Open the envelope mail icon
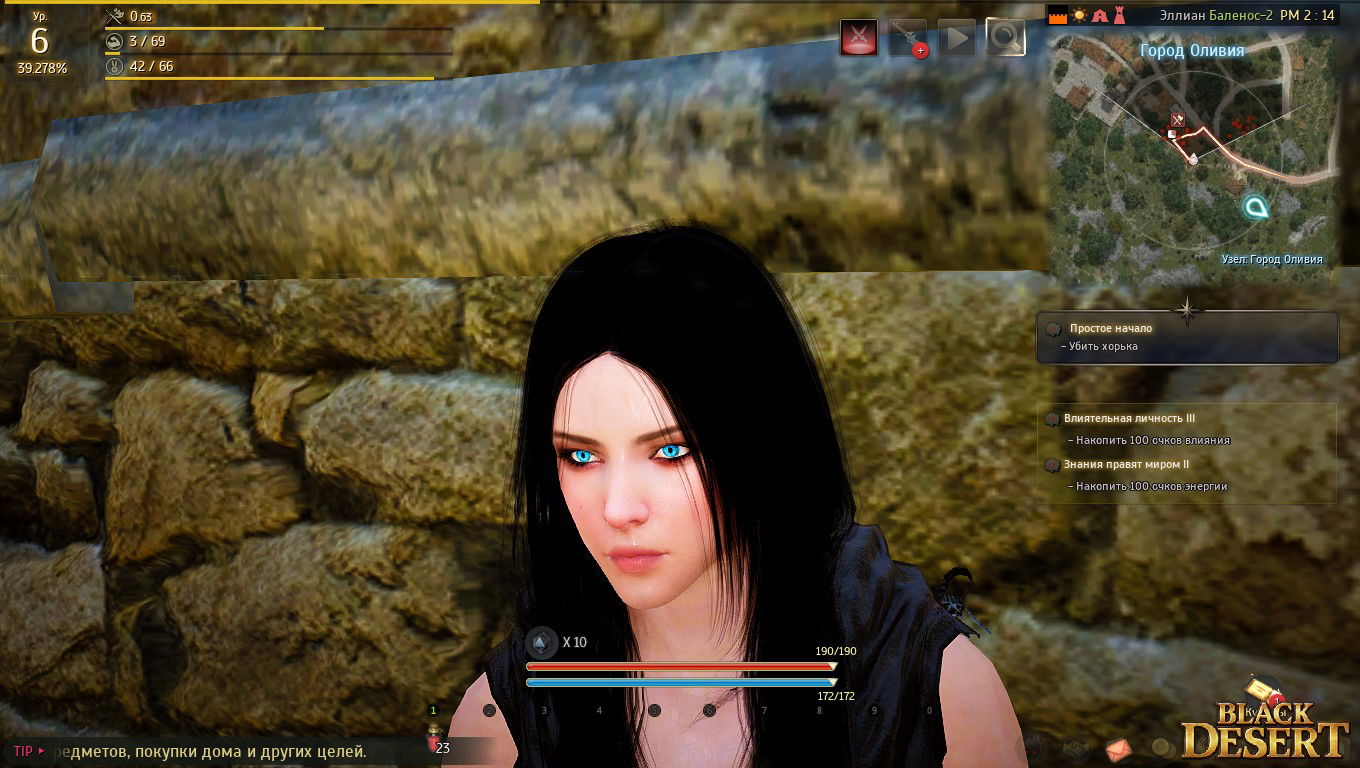1360x768 pixels. point(1119,747)
